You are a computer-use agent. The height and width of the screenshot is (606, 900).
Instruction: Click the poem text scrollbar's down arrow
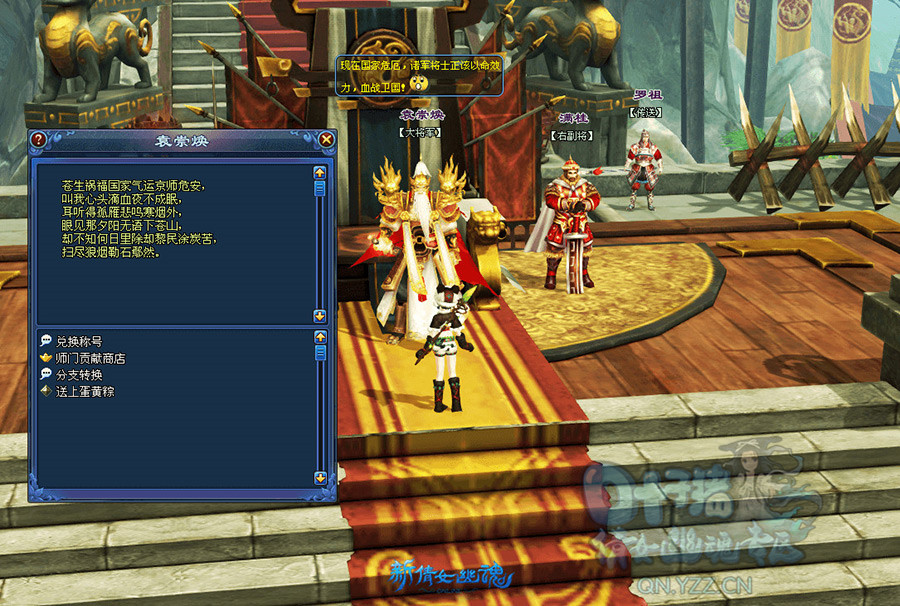click(320, 315)
